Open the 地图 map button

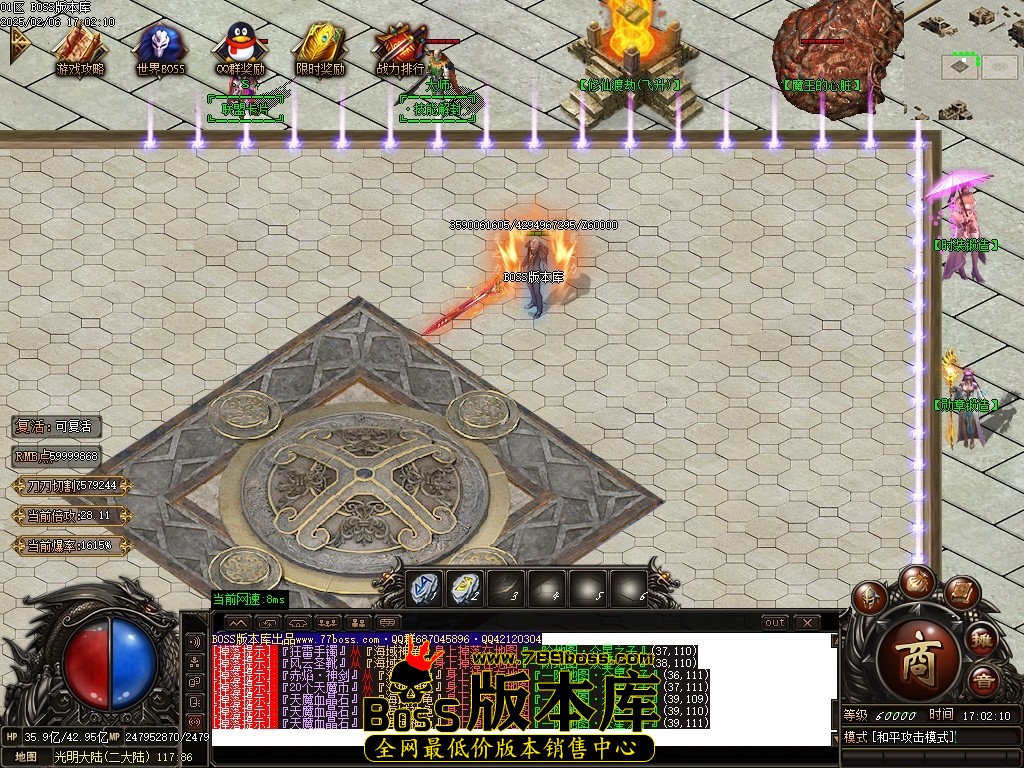(25, 757)
